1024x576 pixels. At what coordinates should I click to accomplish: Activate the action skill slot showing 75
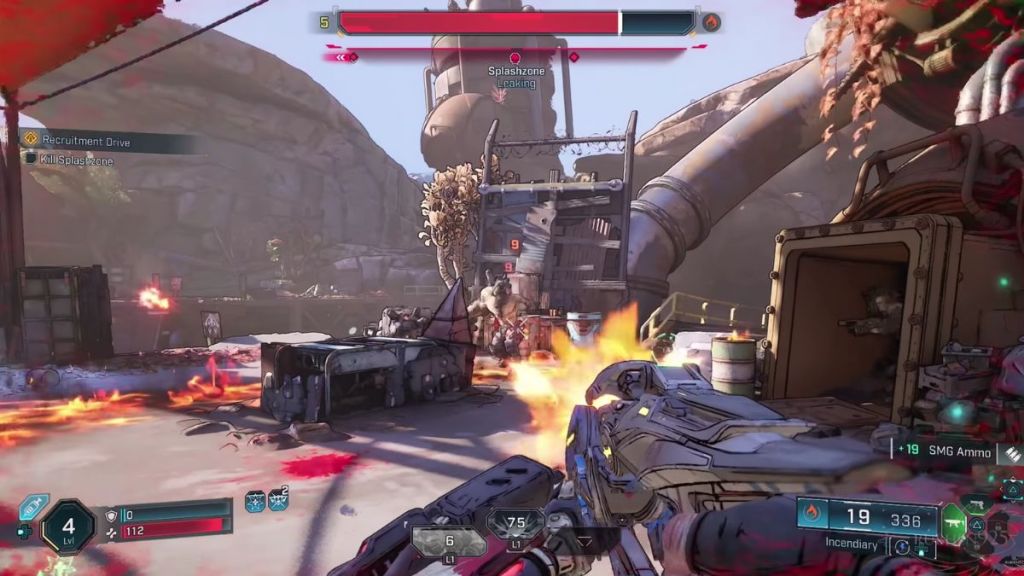[x=516, y=523]
